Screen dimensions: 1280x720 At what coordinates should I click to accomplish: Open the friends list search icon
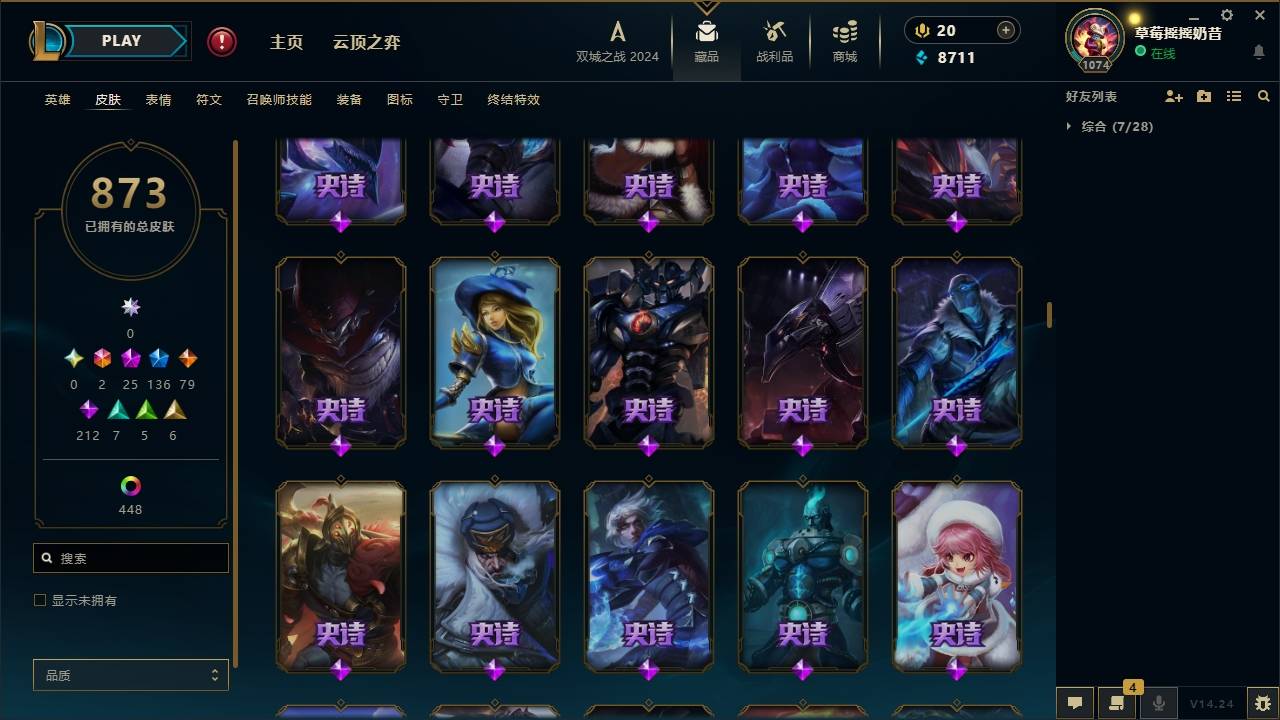pos(1264,96)
